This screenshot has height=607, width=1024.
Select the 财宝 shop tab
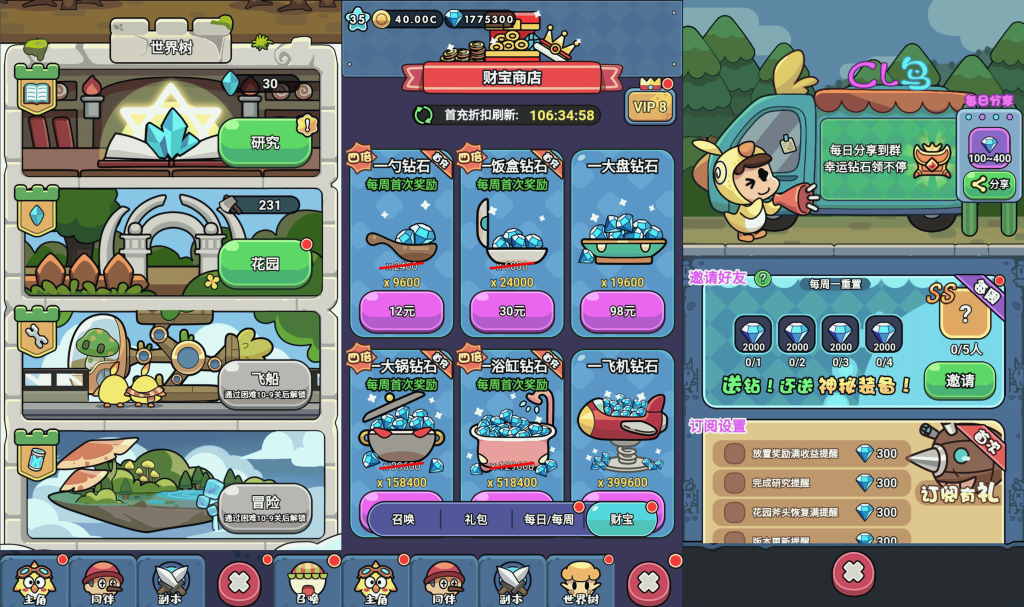(621, 519)
